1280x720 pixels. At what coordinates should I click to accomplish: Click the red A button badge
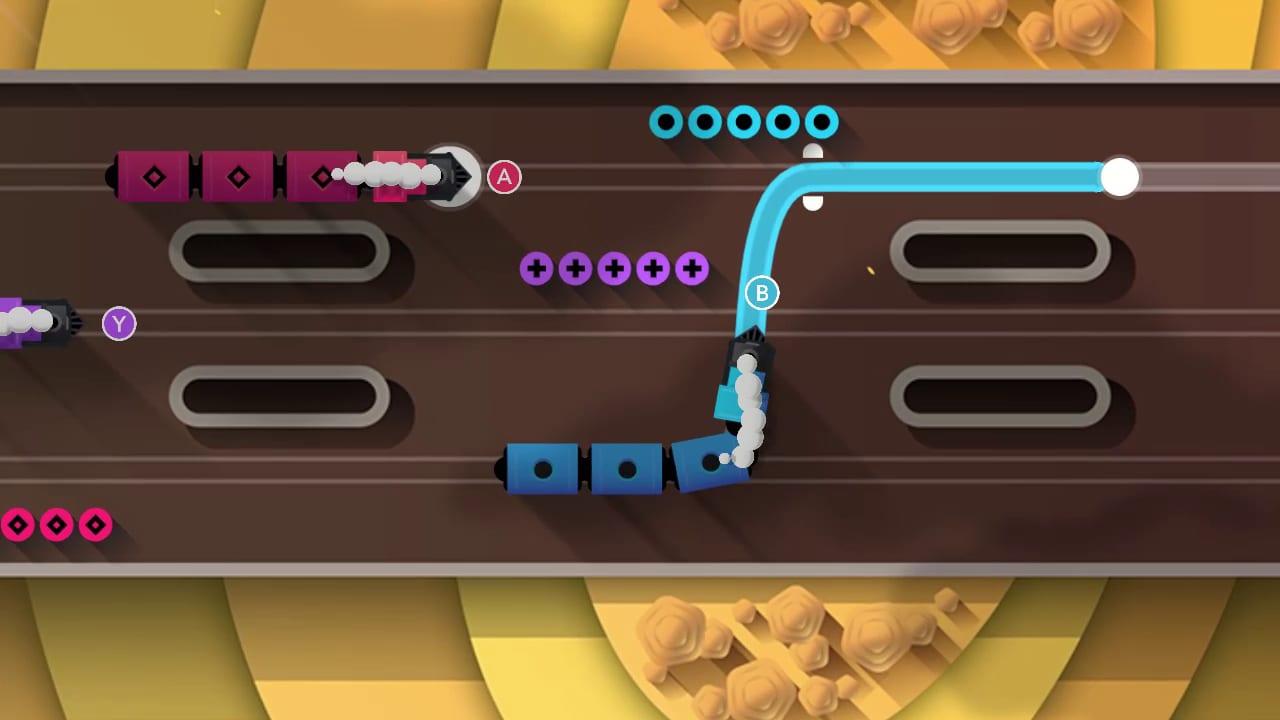pyautogui.click(x=504, y=177)
